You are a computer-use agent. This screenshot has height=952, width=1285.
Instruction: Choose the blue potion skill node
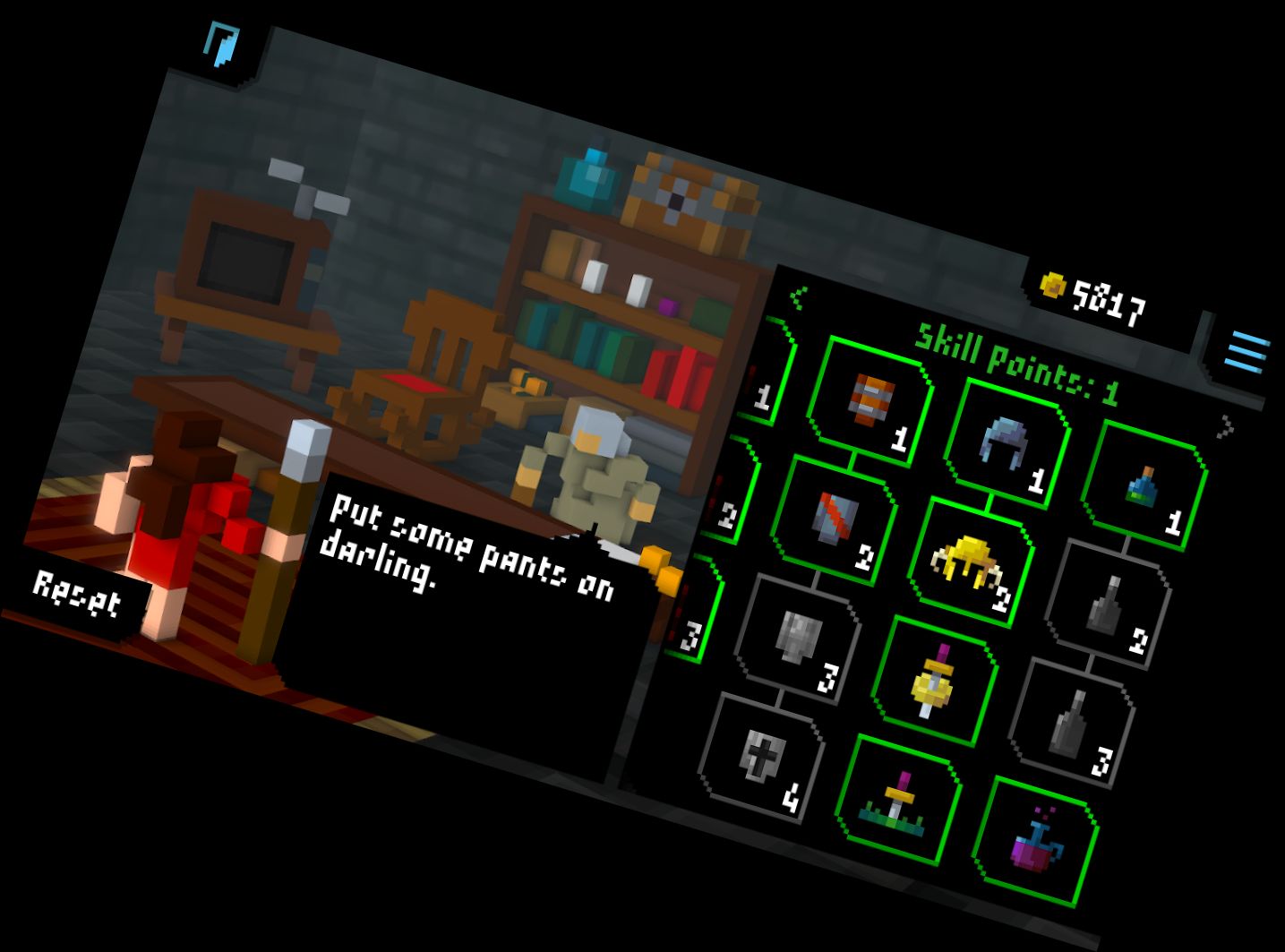(1144, 486)
